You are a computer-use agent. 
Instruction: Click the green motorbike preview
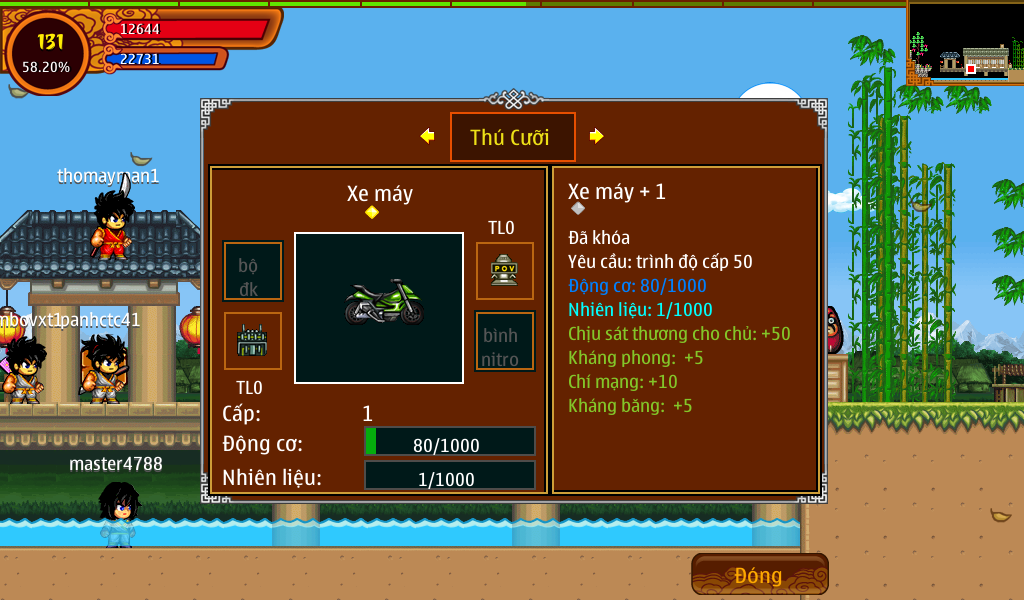pos(379,307)
